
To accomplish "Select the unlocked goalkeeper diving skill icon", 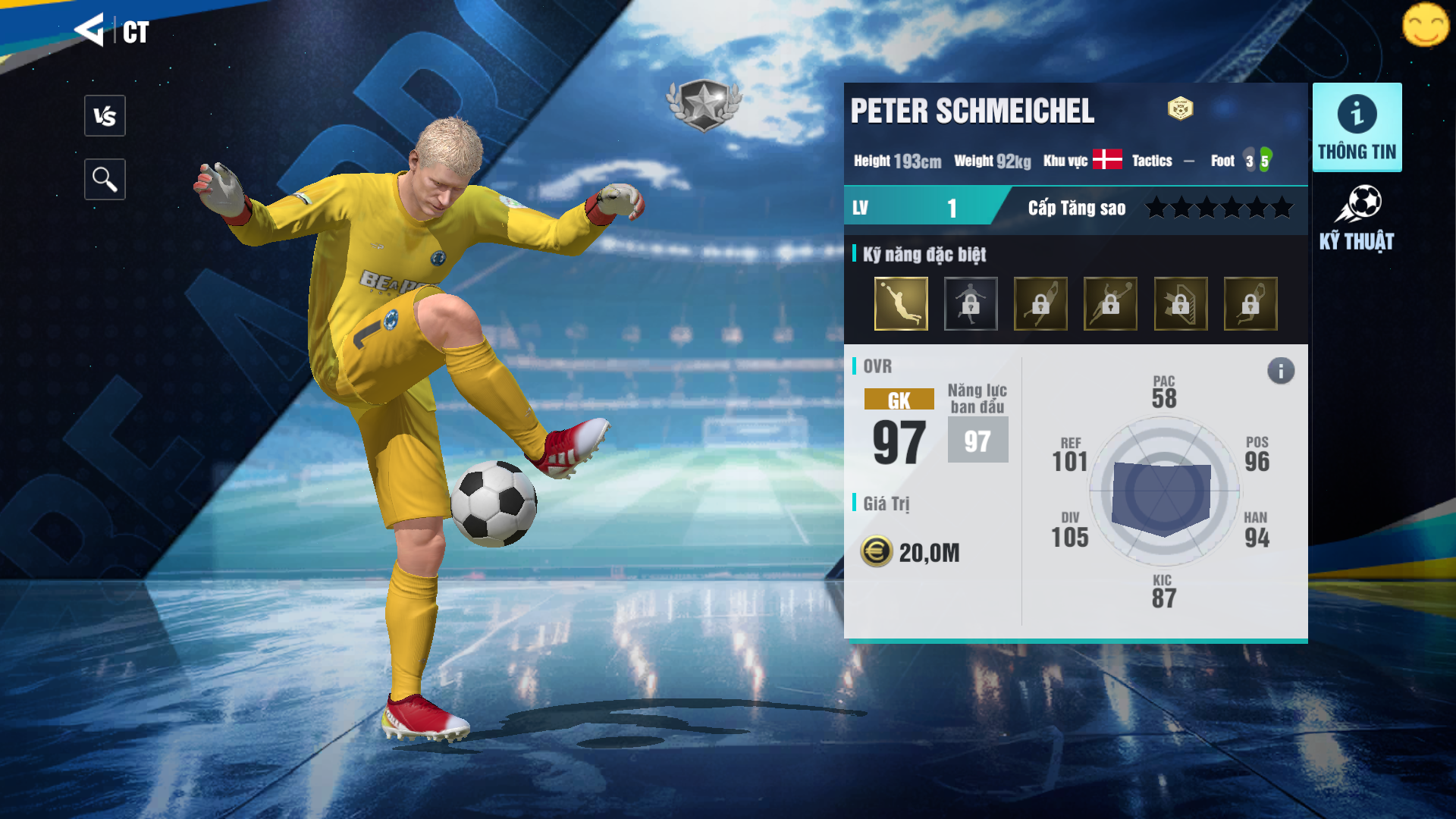I will (x=901, y=303).
